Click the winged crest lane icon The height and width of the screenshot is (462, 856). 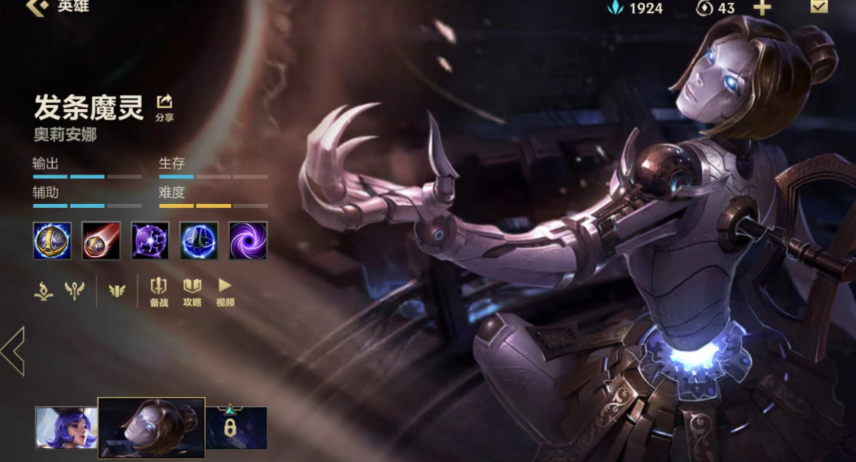(x=117, y=290)
